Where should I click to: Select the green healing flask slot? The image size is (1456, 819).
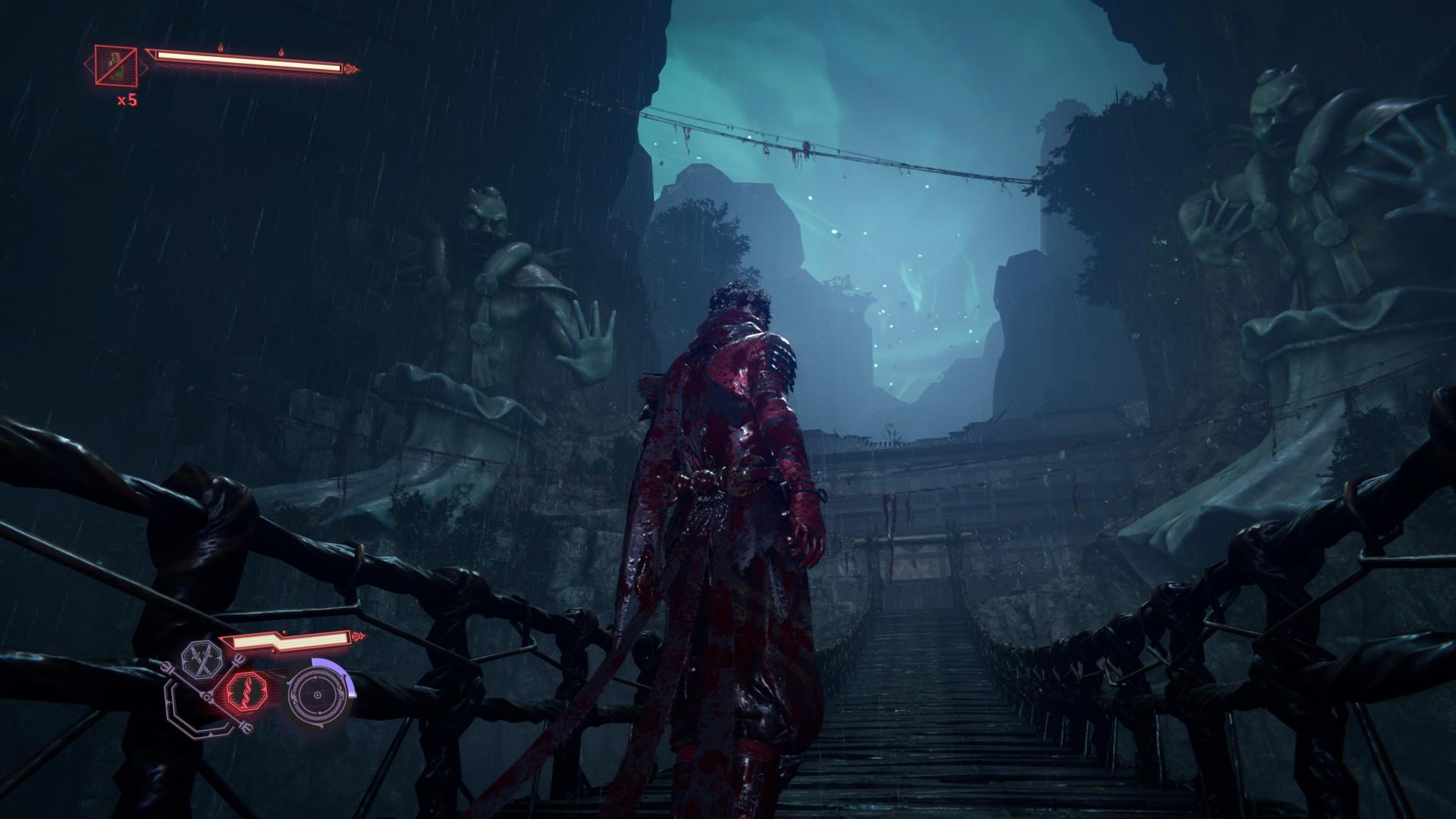[x=116, y=64]
